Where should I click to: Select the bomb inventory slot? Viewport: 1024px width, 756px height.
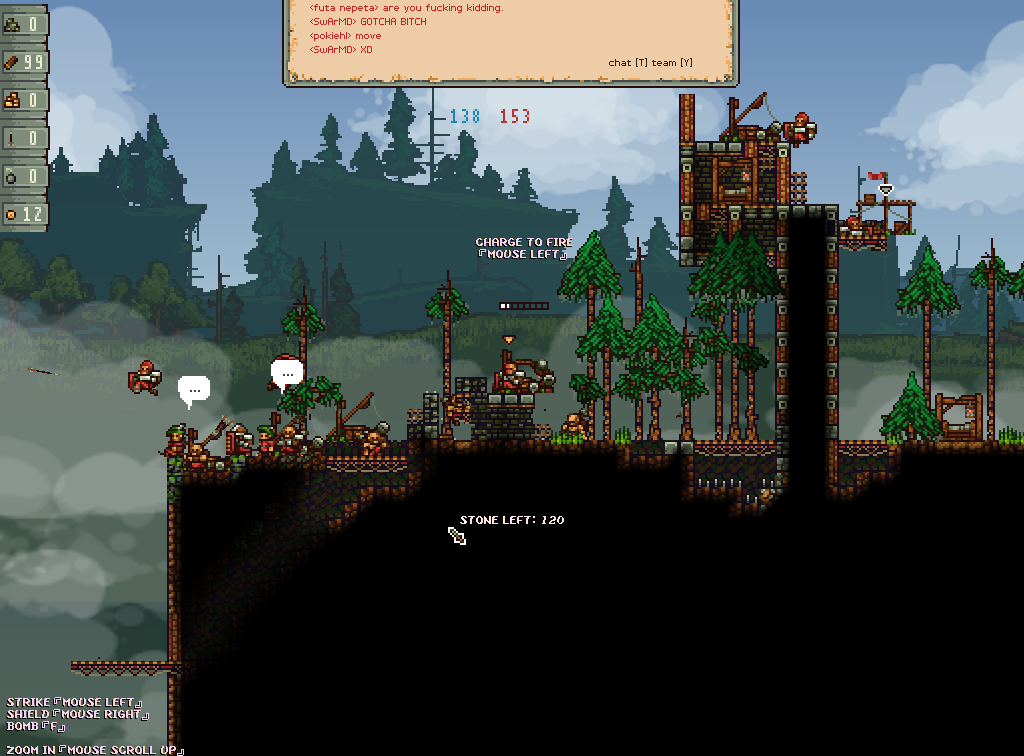(x=24, y=176)
